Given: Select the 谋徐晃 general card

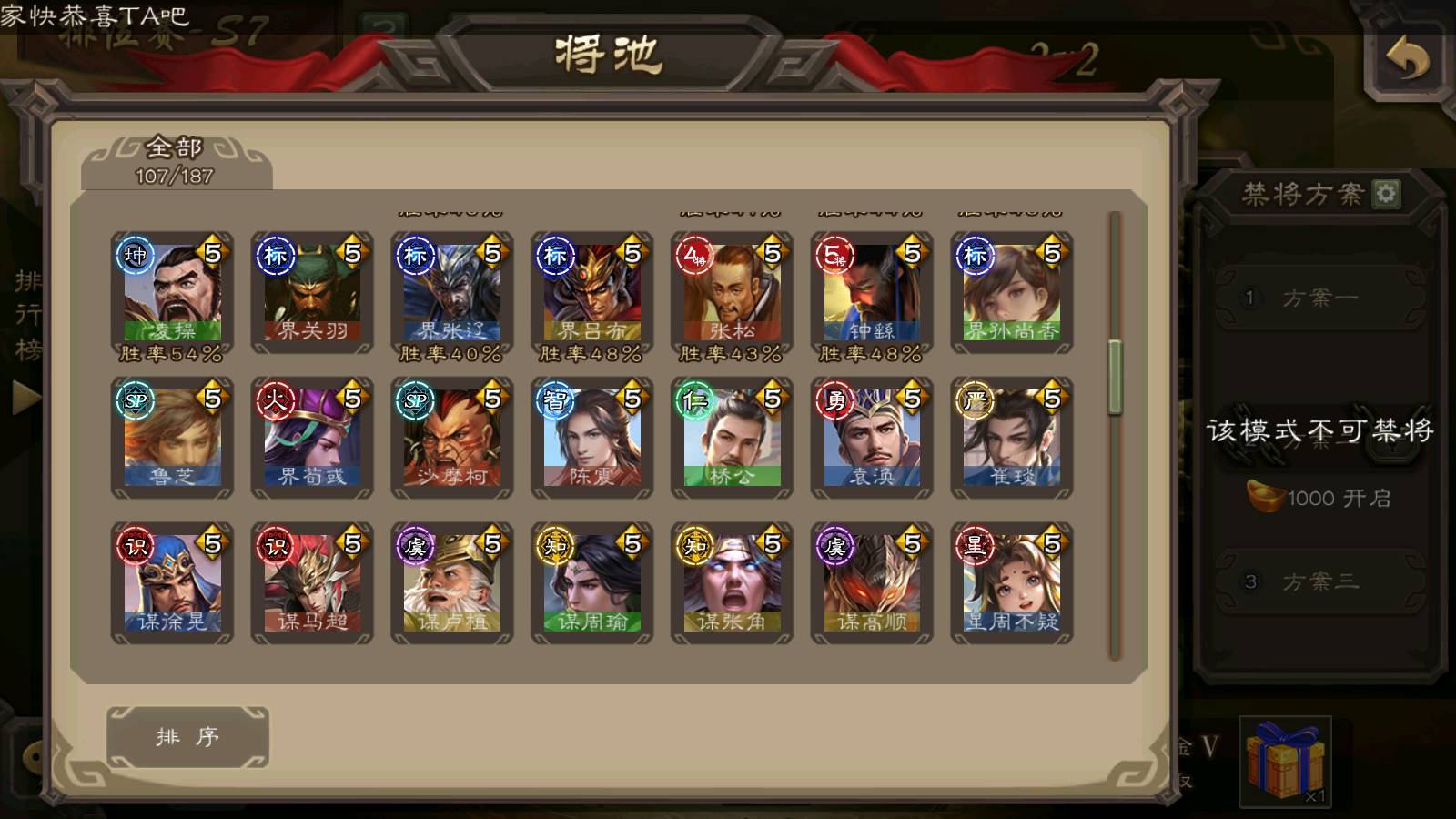Looking at the screenshot, I should 172,584.
